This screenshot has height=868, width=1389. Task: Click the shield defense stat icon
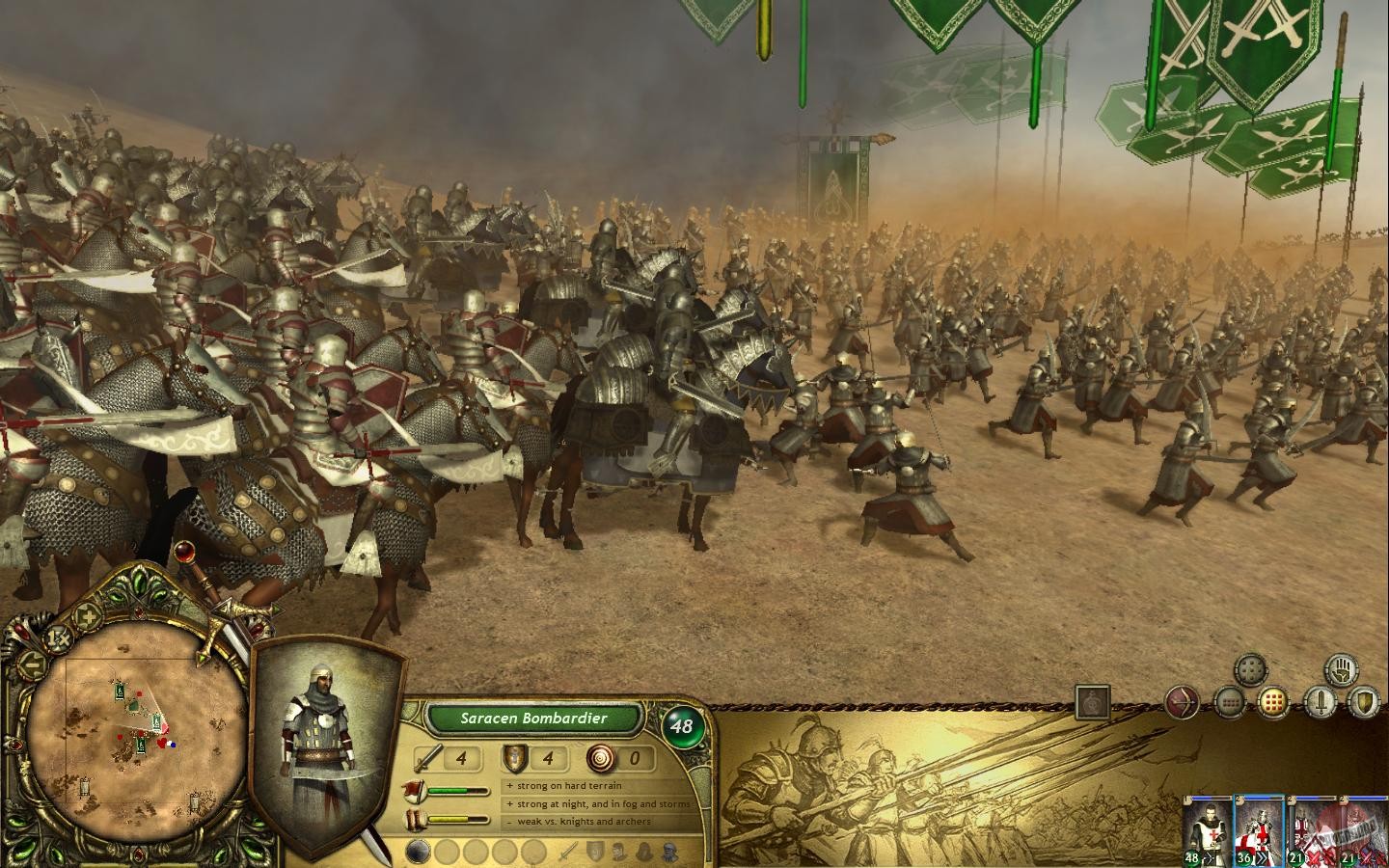(x=515, y=759)
